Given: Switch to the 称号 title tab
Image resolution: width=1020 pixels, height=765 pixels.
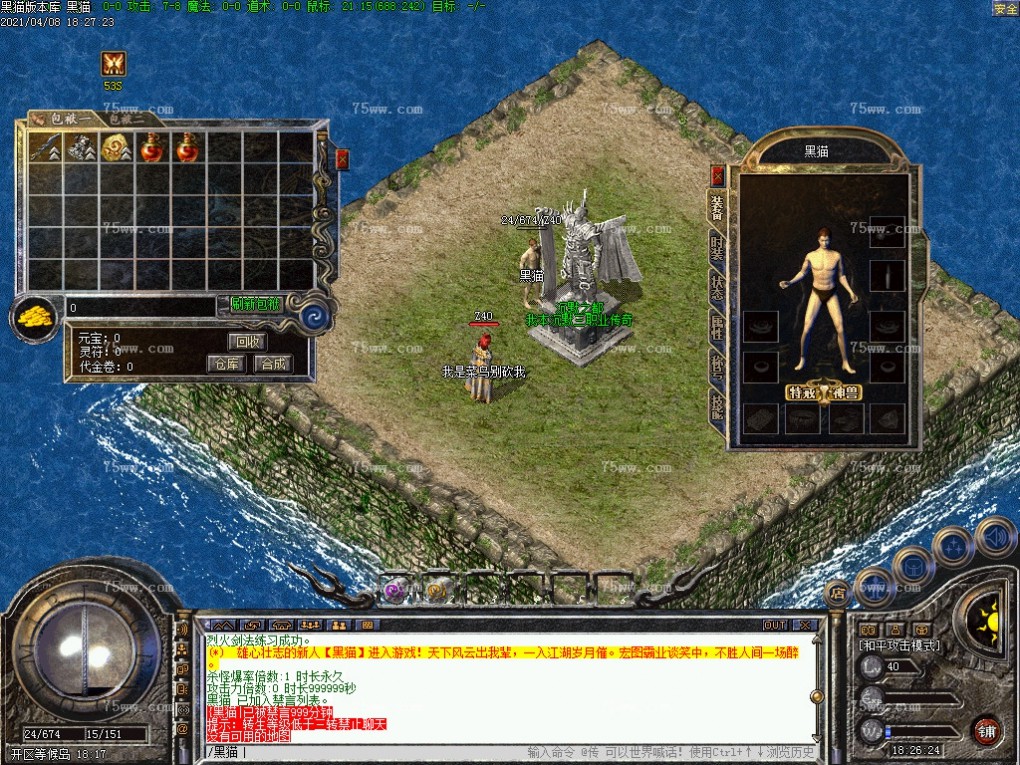Looking at the screenshot, I should coord(717,364).
